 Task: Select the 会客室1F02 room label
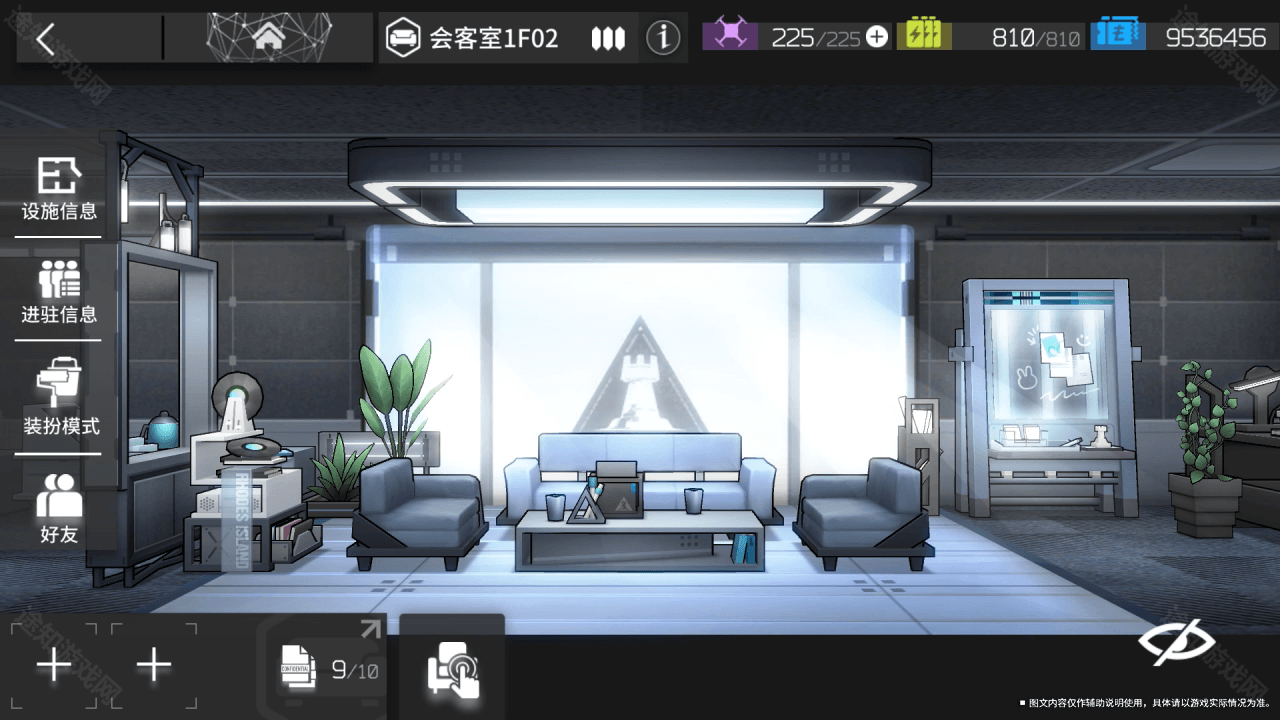click(492, 39)
